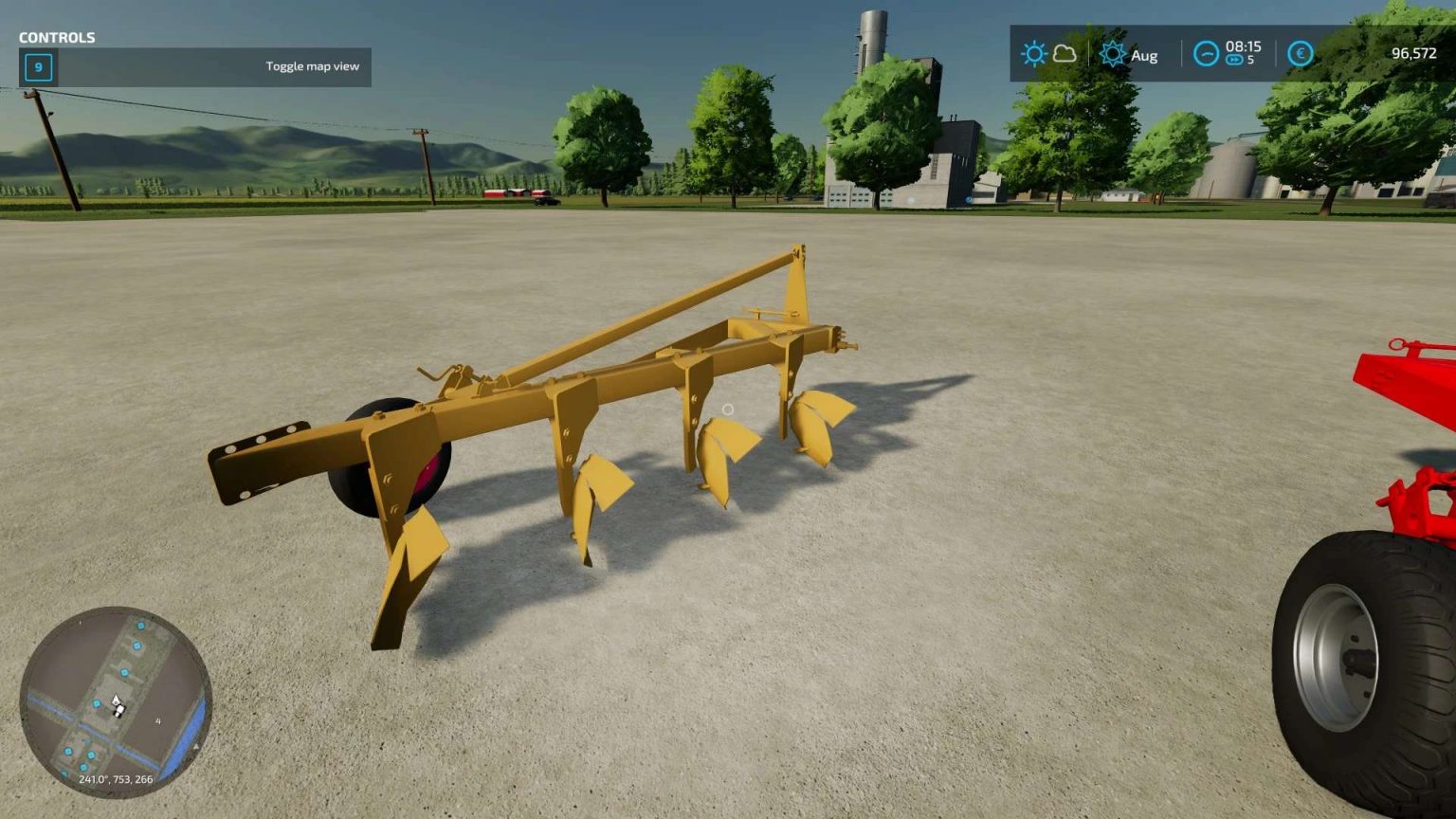Select the Aug month indicator

click(x=1144, y=55)
